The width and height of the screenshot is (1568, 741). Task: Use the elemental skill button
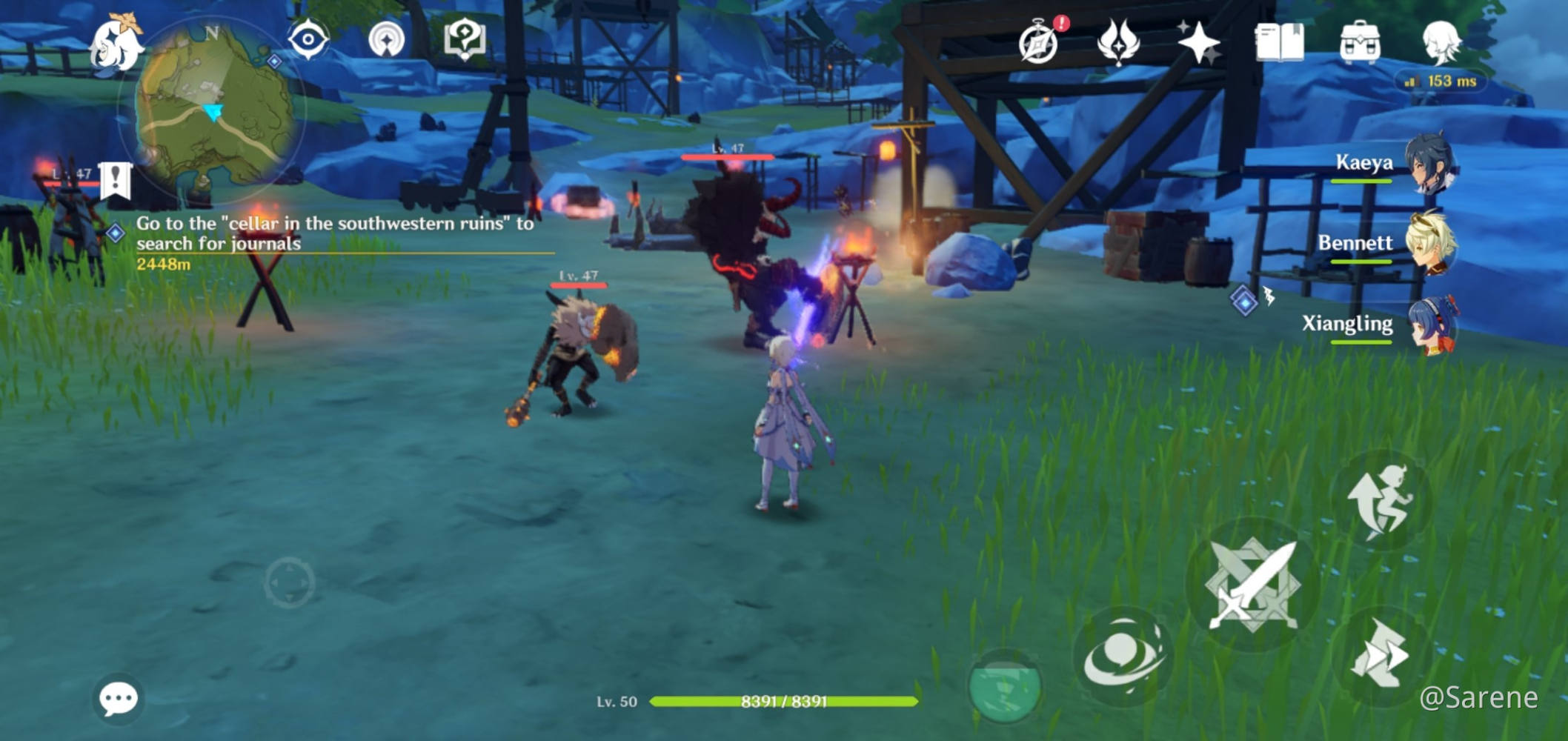click(x=1123, y=657)
